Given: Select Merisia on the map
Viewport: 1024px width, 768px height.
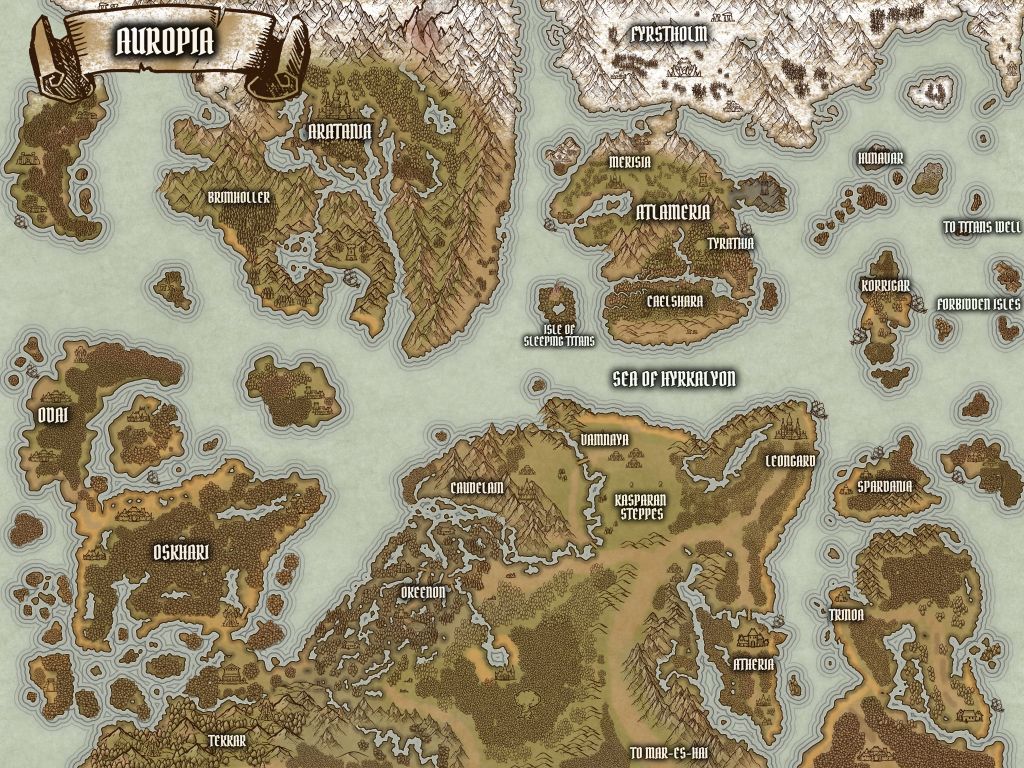Looking at the screenshot, I should [x=629, y=162].
